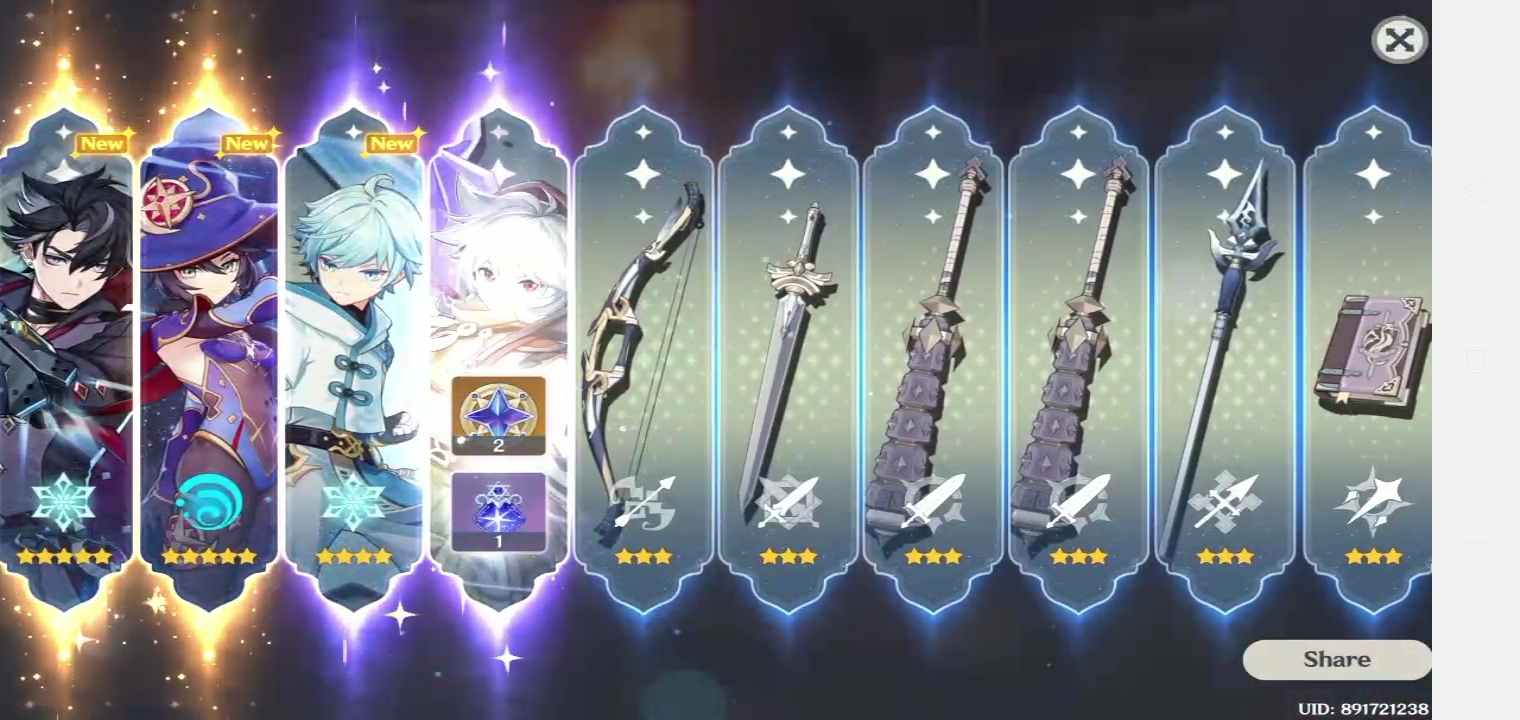Close the wish results screen

click(x=1399, y=40)
